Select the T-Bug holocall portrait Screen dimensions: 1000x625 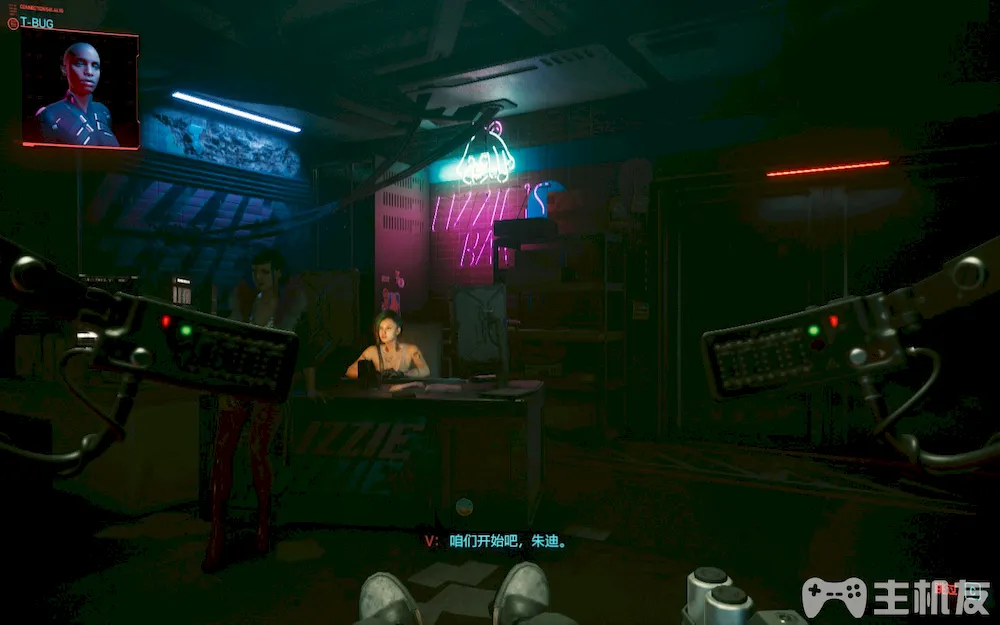pos(79,90)
